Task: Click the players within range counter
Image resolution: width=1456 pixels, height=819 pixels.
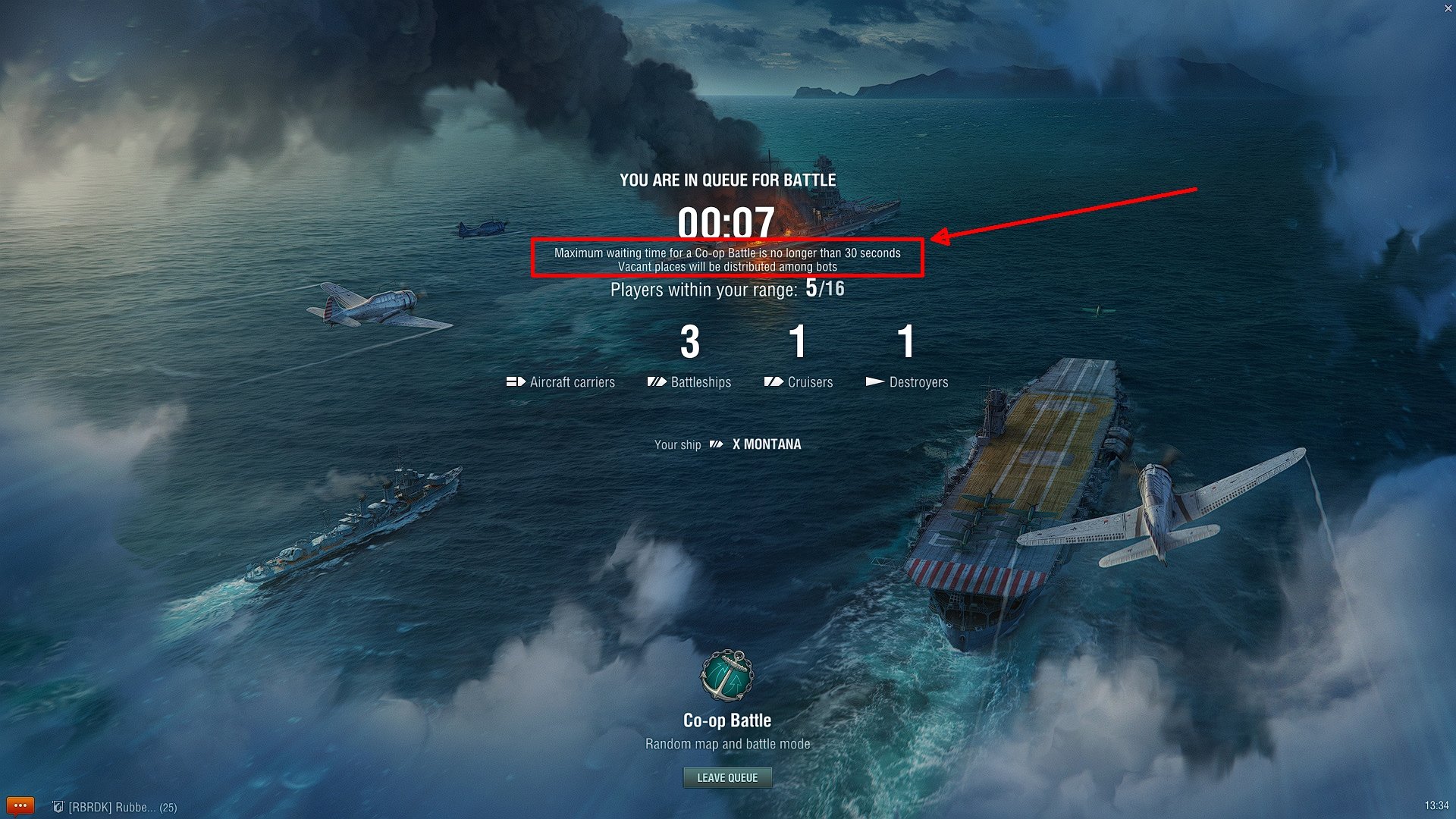Action: [x=728, y=289]
